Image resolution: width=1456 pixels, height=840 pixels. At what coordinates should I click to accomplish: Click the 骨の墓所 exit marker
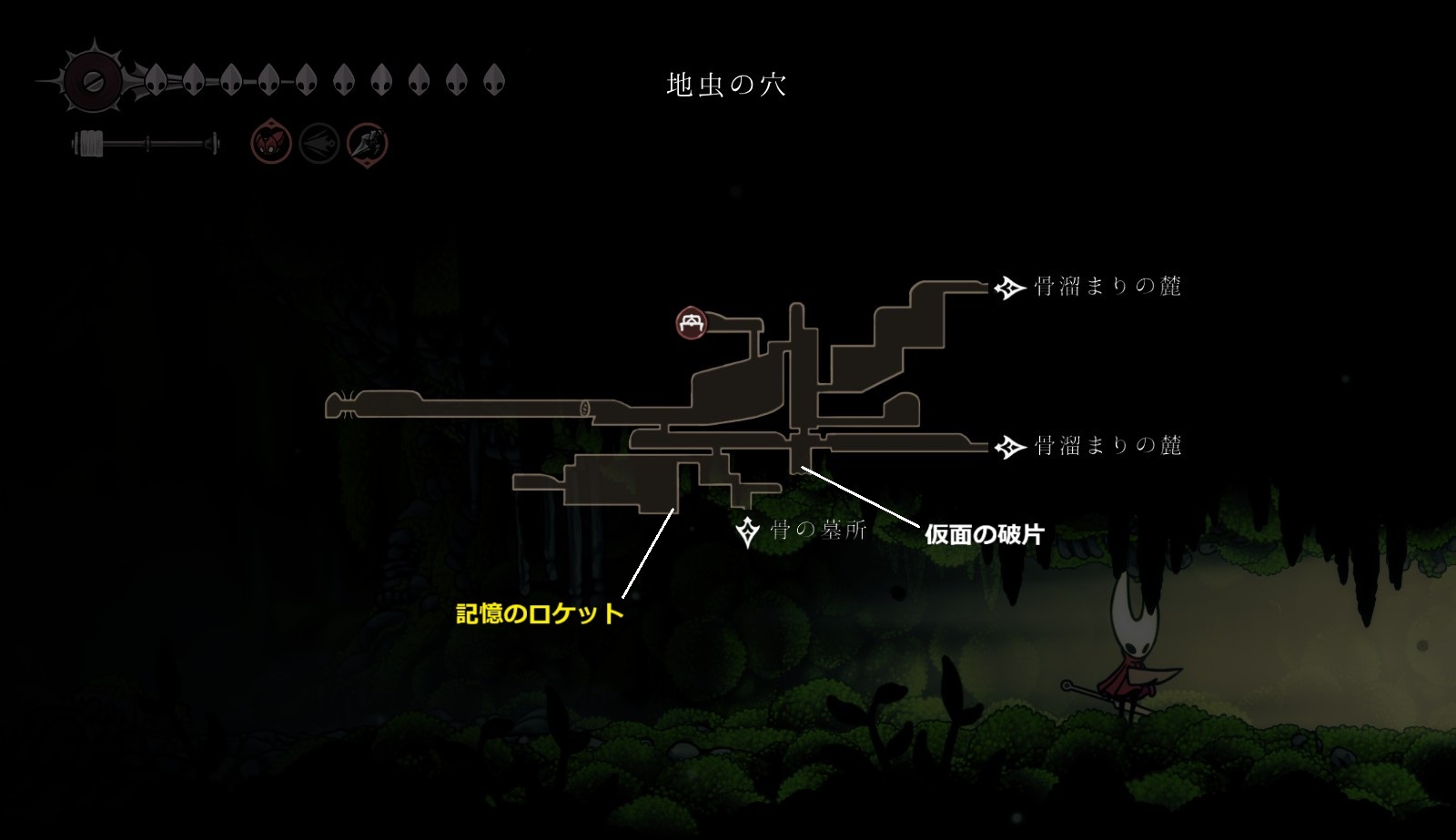click(748, 531)
